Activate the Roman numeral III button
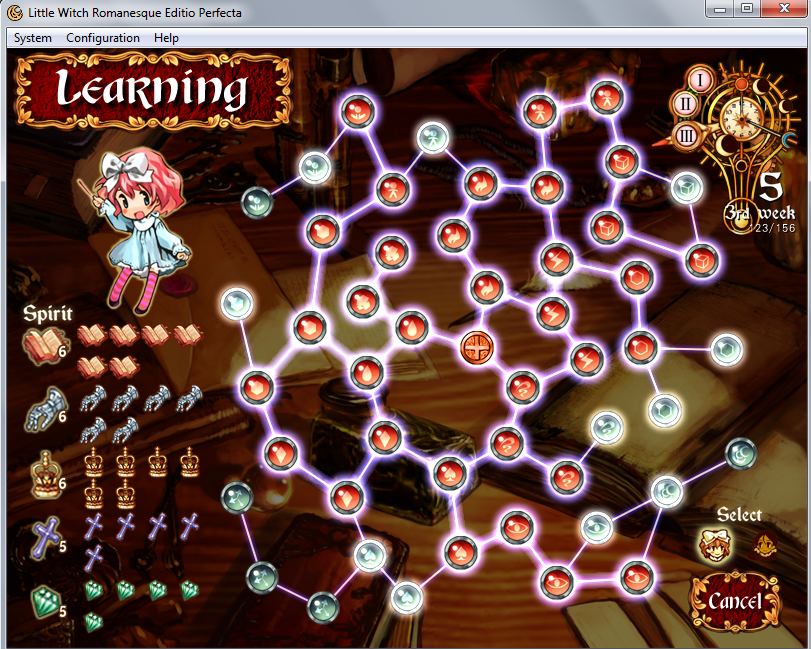 [687, 136]
